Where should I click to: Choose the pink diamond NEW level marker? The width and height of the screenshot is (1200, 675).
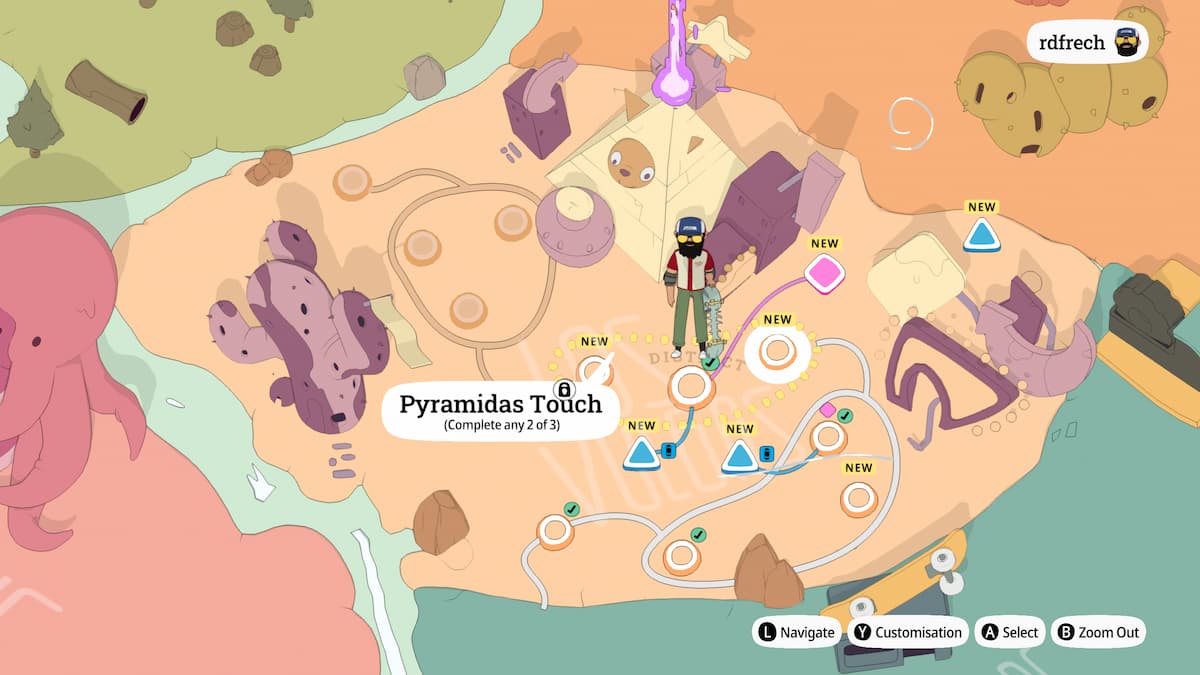tap(825, 273)
